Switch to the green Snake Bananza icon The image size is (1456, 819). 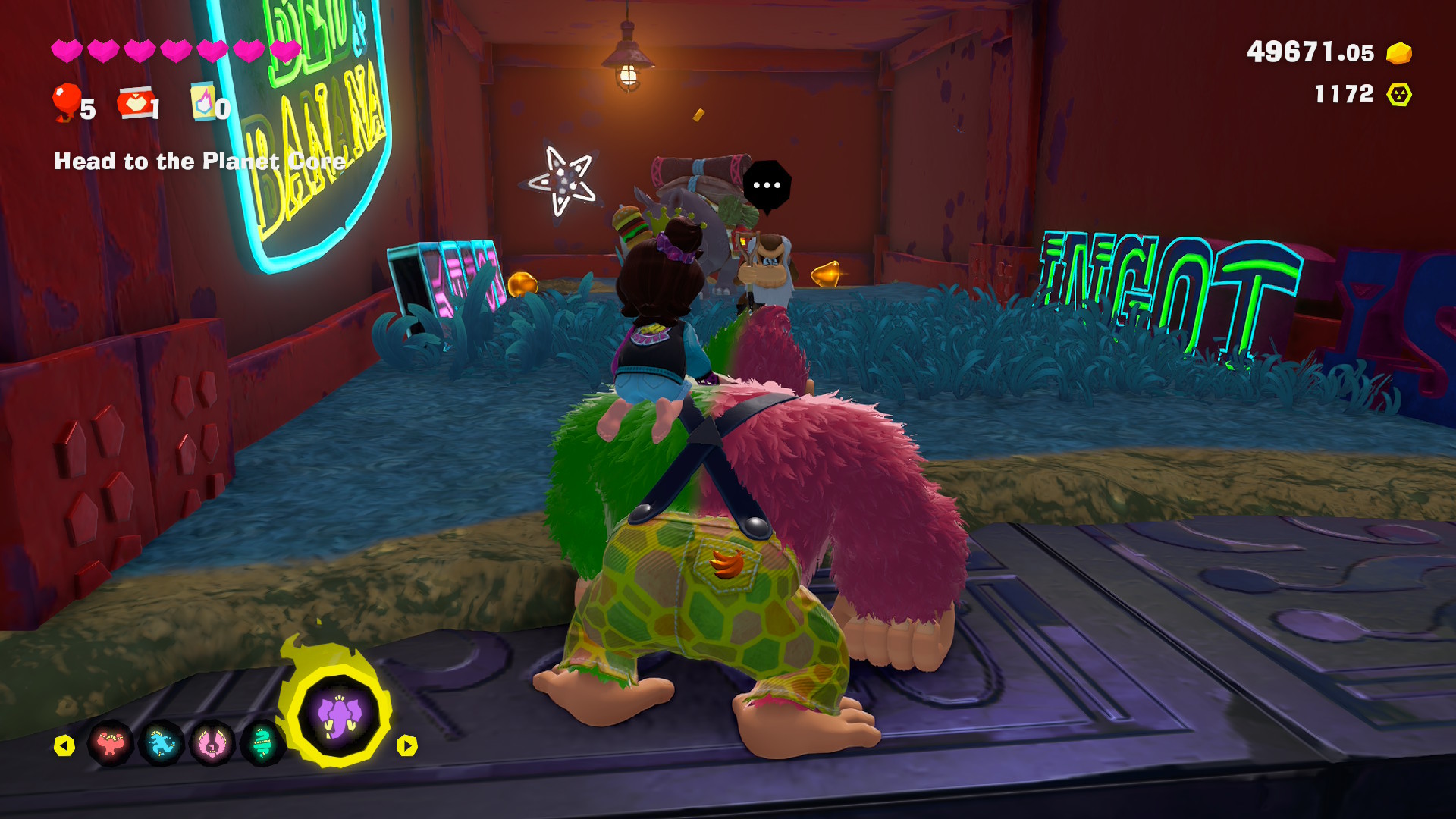[262, 745]
